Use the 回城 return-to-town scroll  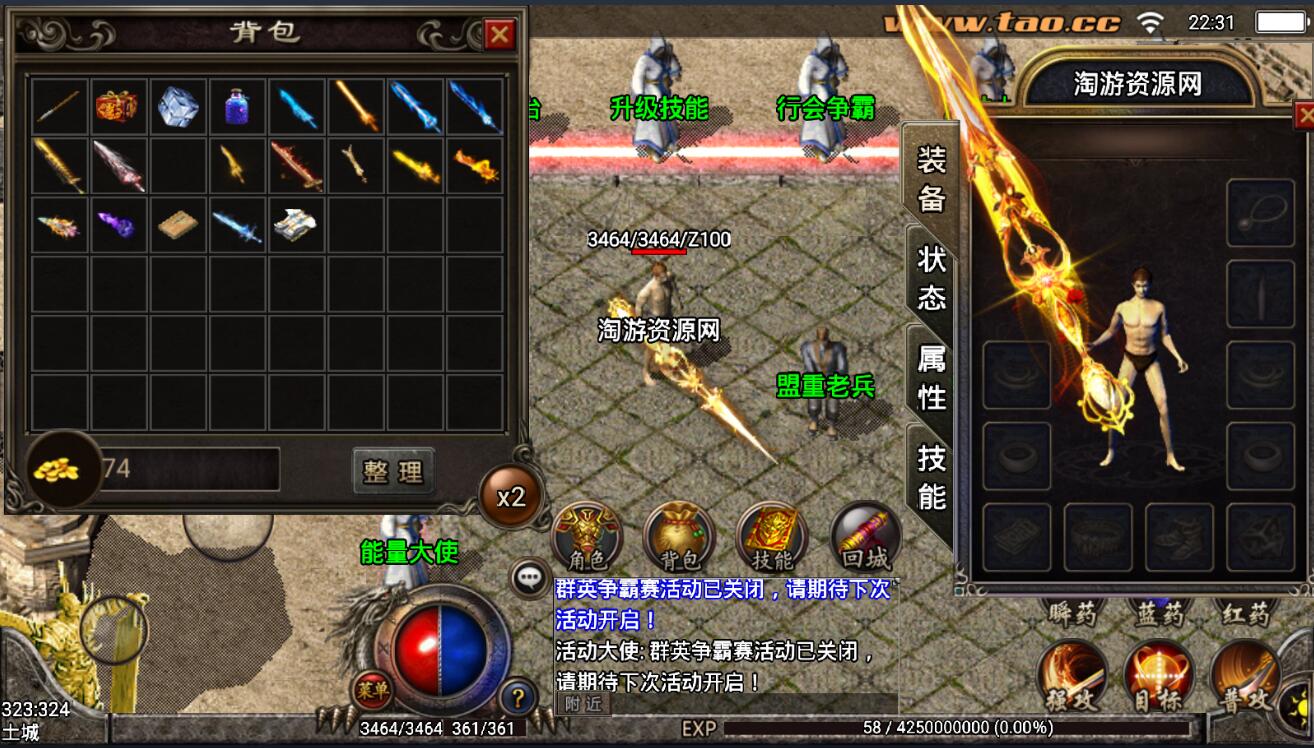tap(864, 536)
